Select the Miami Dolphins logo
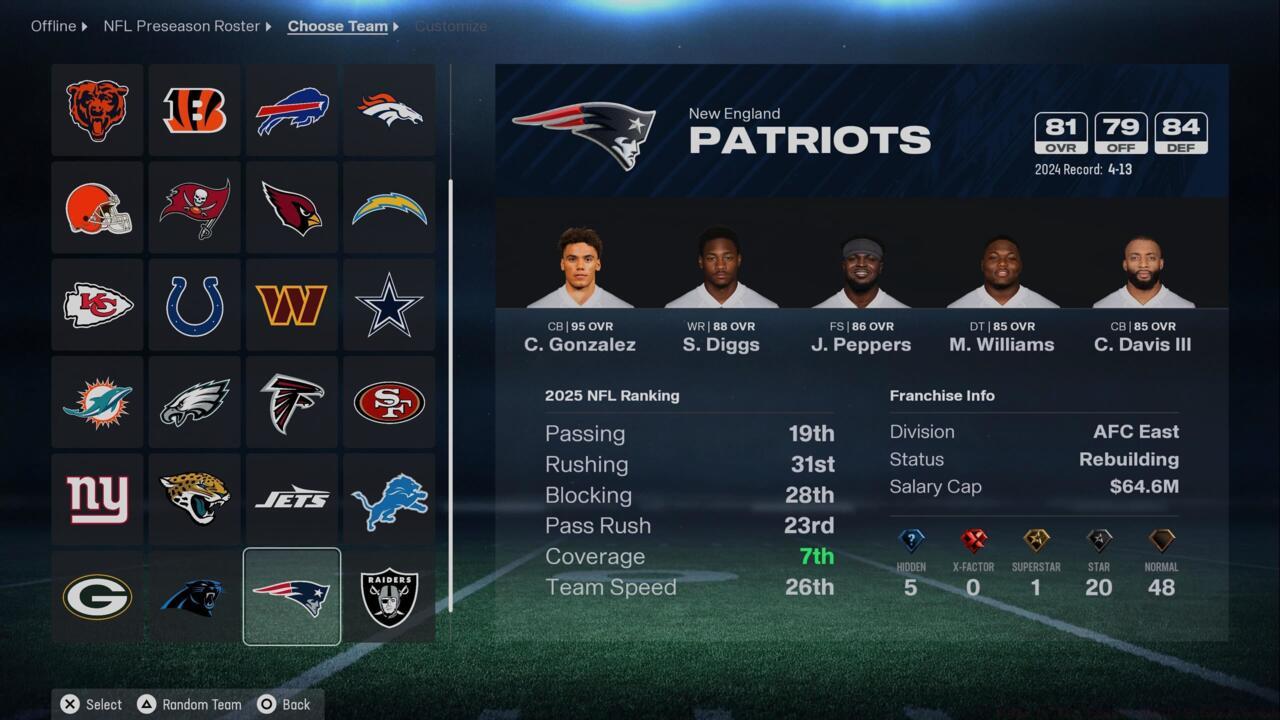 pyautogui.click(x=97, y=401)
